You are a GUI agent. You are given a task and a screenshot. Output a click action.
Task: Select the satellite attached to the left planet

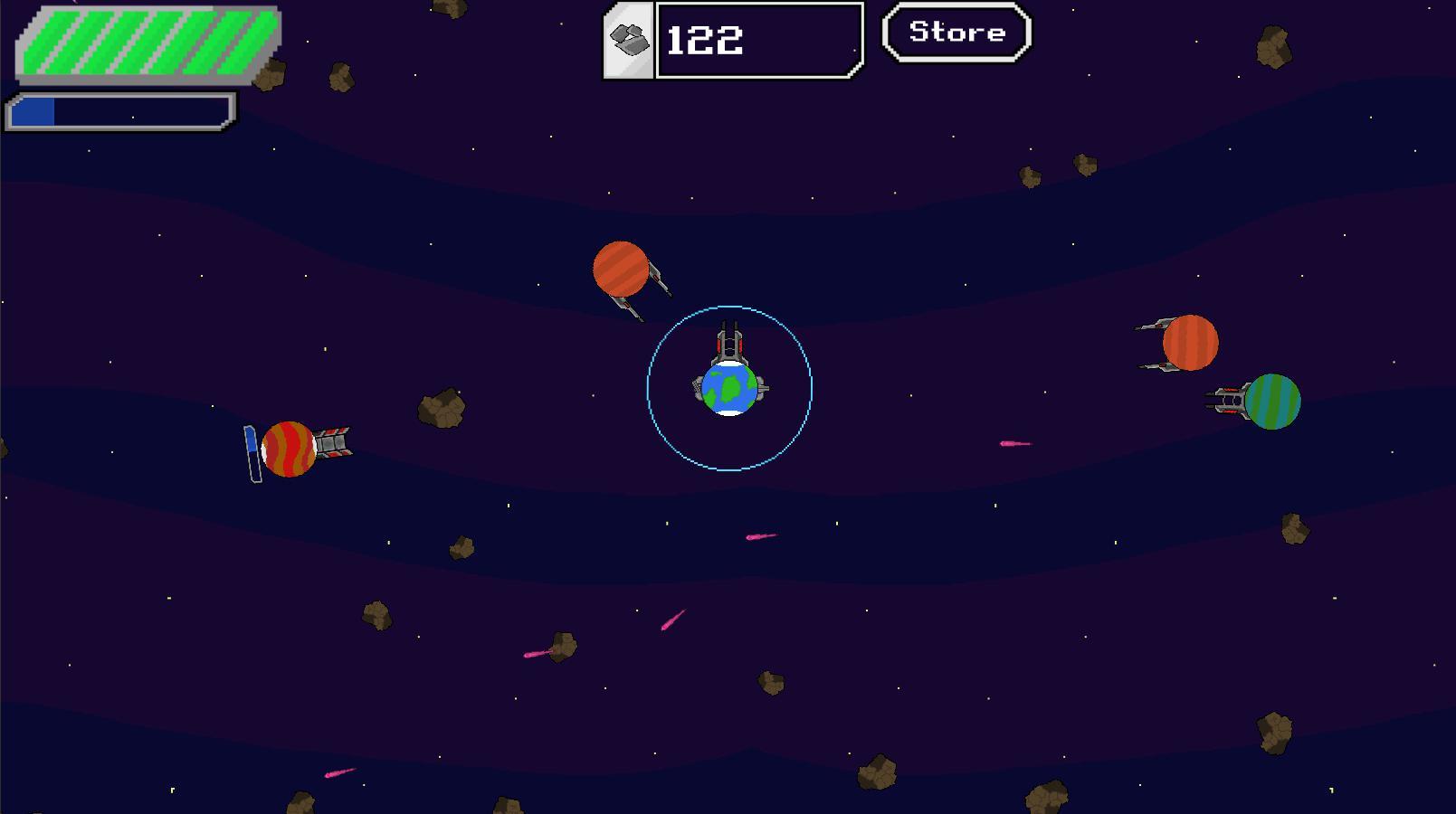[x=334, y=444]
